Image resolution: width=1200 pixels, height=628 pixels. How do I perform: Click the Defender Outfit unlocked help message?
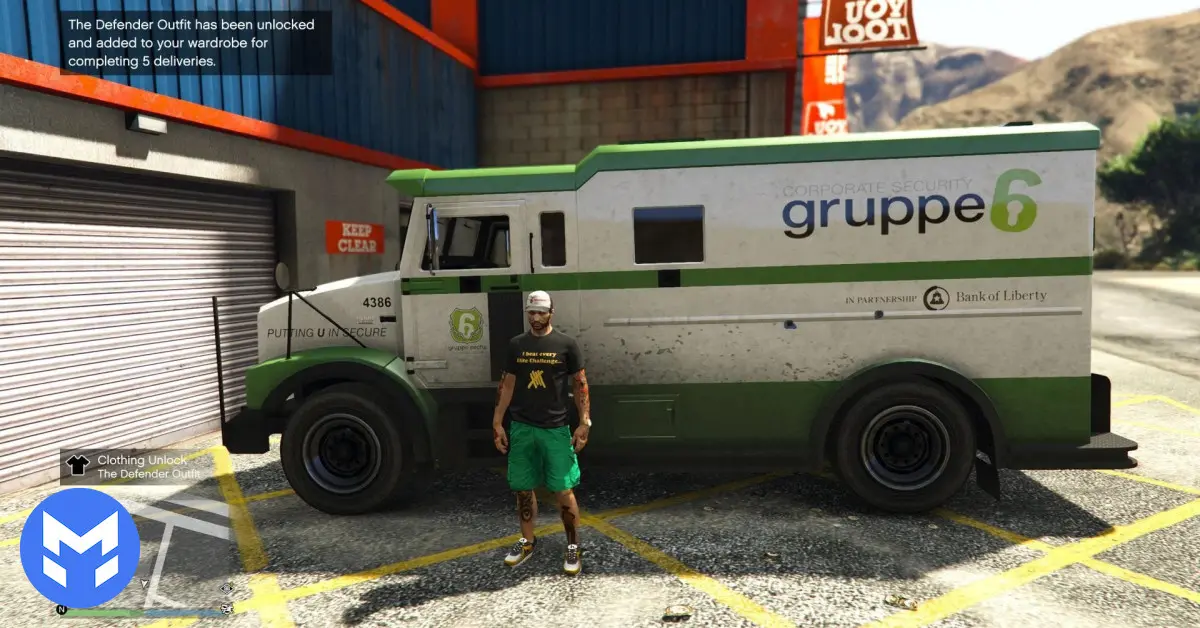tap(195, 42)
